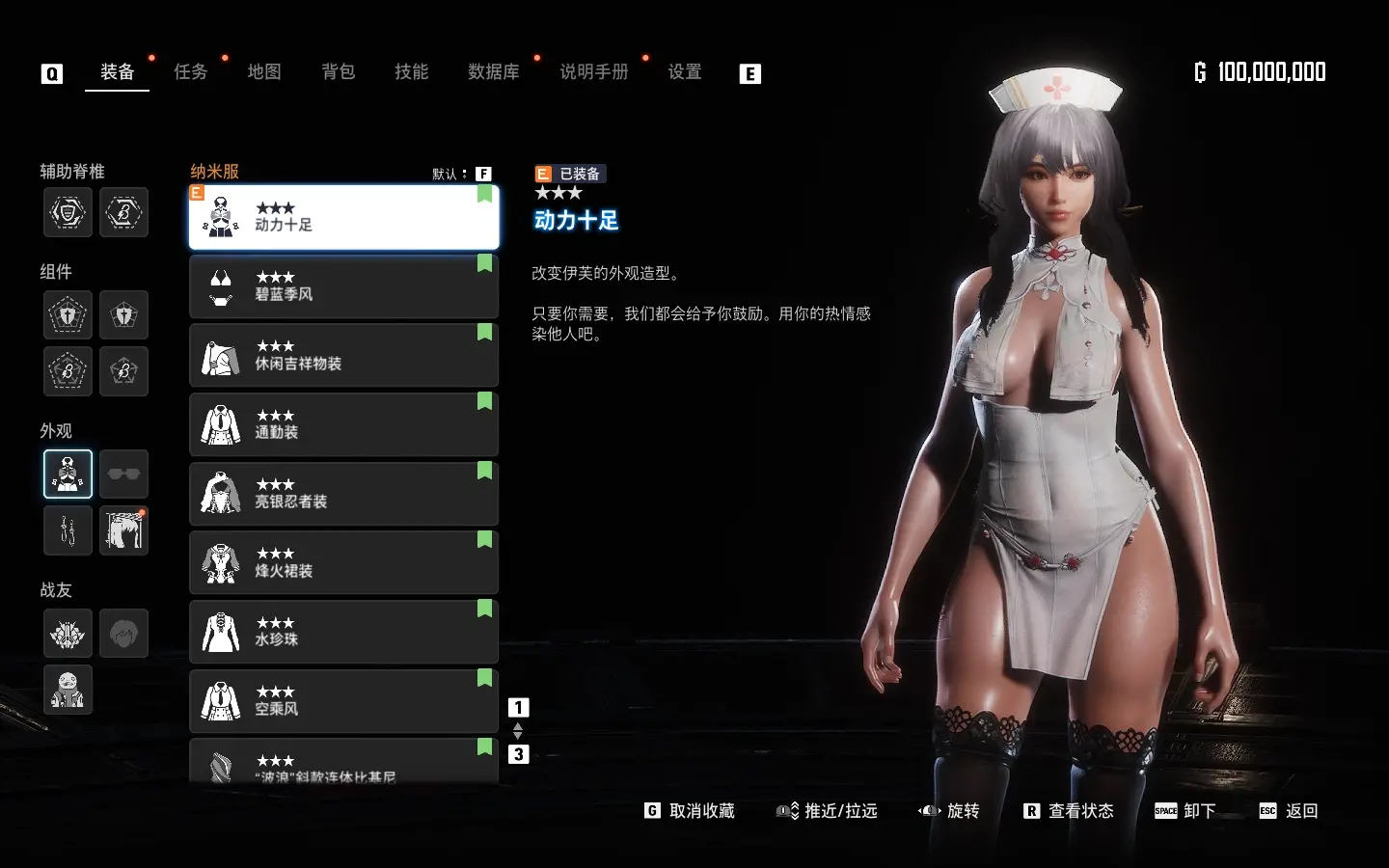Open the 设置 tab
The width and height of the screenshot is (1389, 868).
685,72
